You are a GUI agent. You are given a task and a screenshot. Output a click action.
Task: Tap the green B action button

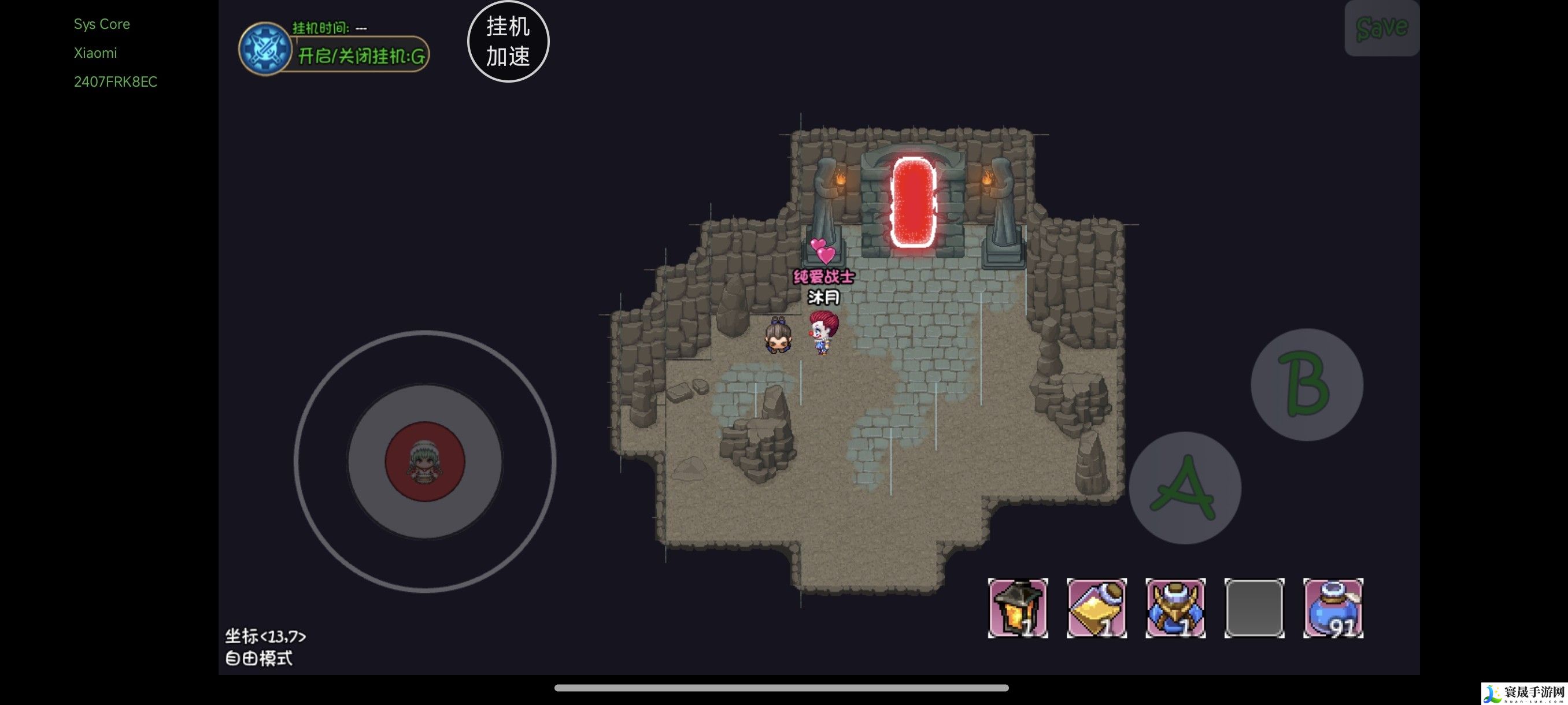(x=1306, y=384)
